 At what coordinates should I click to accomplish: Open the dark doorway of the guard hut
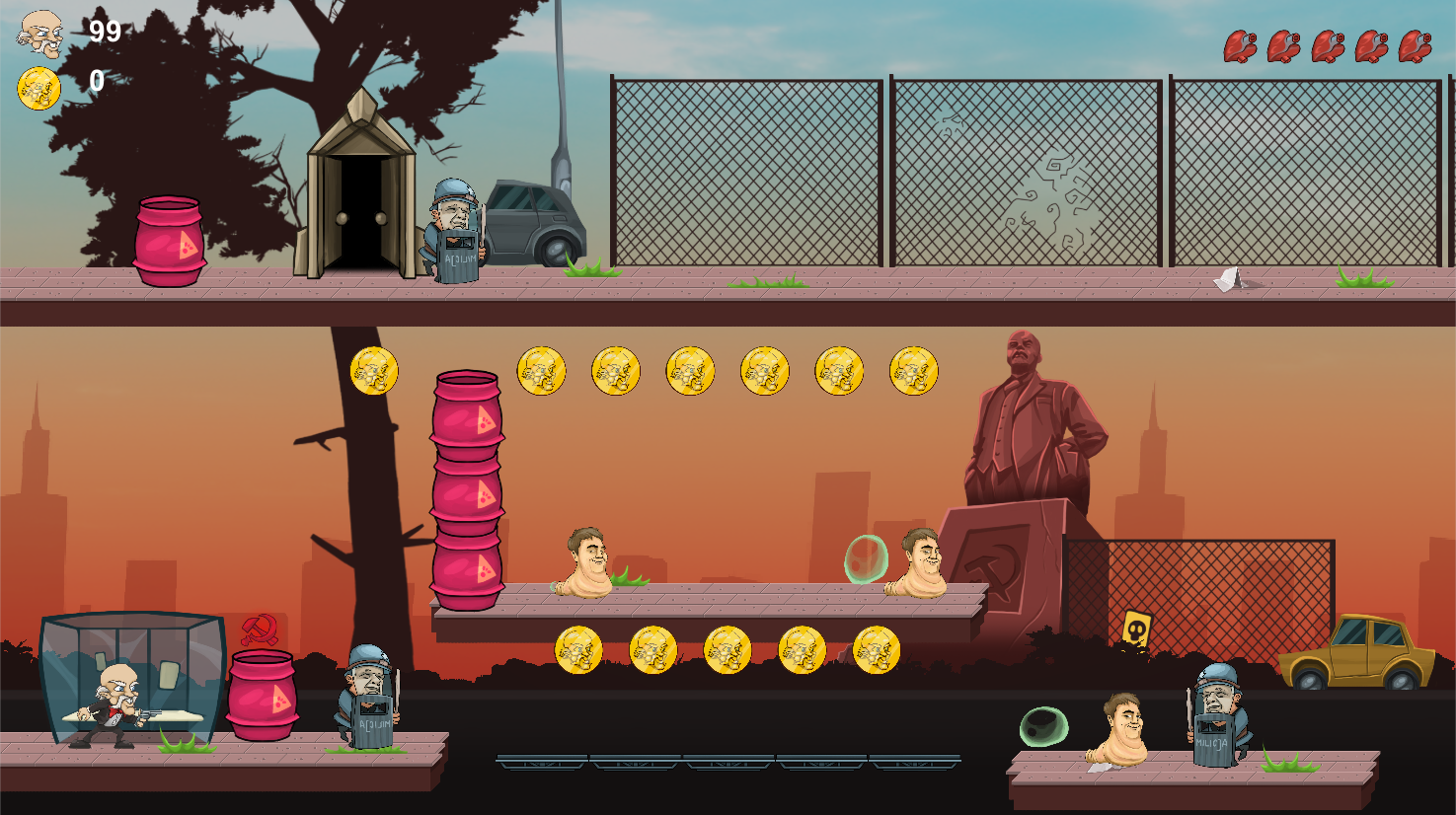coord(360,212)
